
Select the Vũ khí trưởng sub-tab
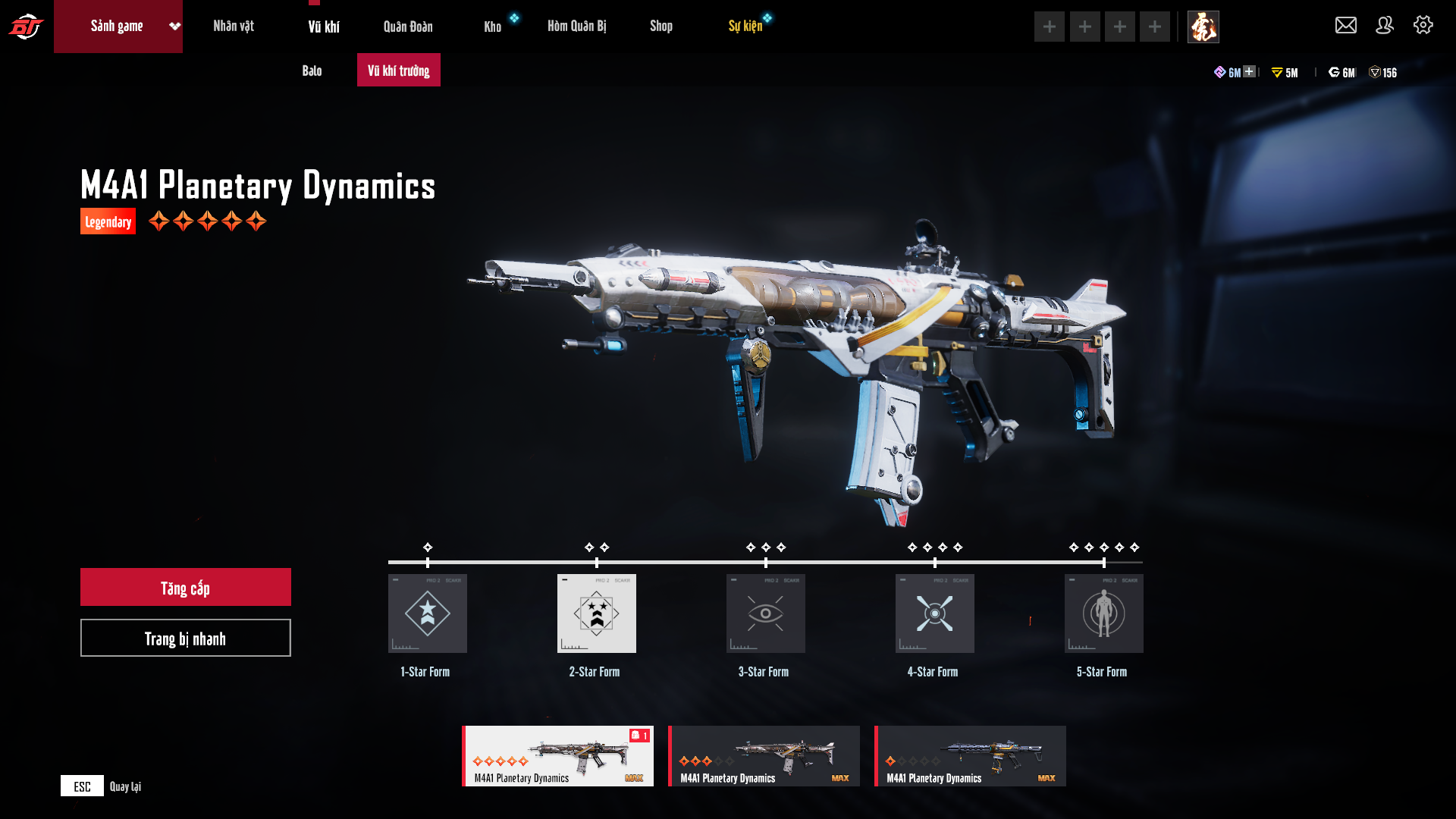point(399,71)
